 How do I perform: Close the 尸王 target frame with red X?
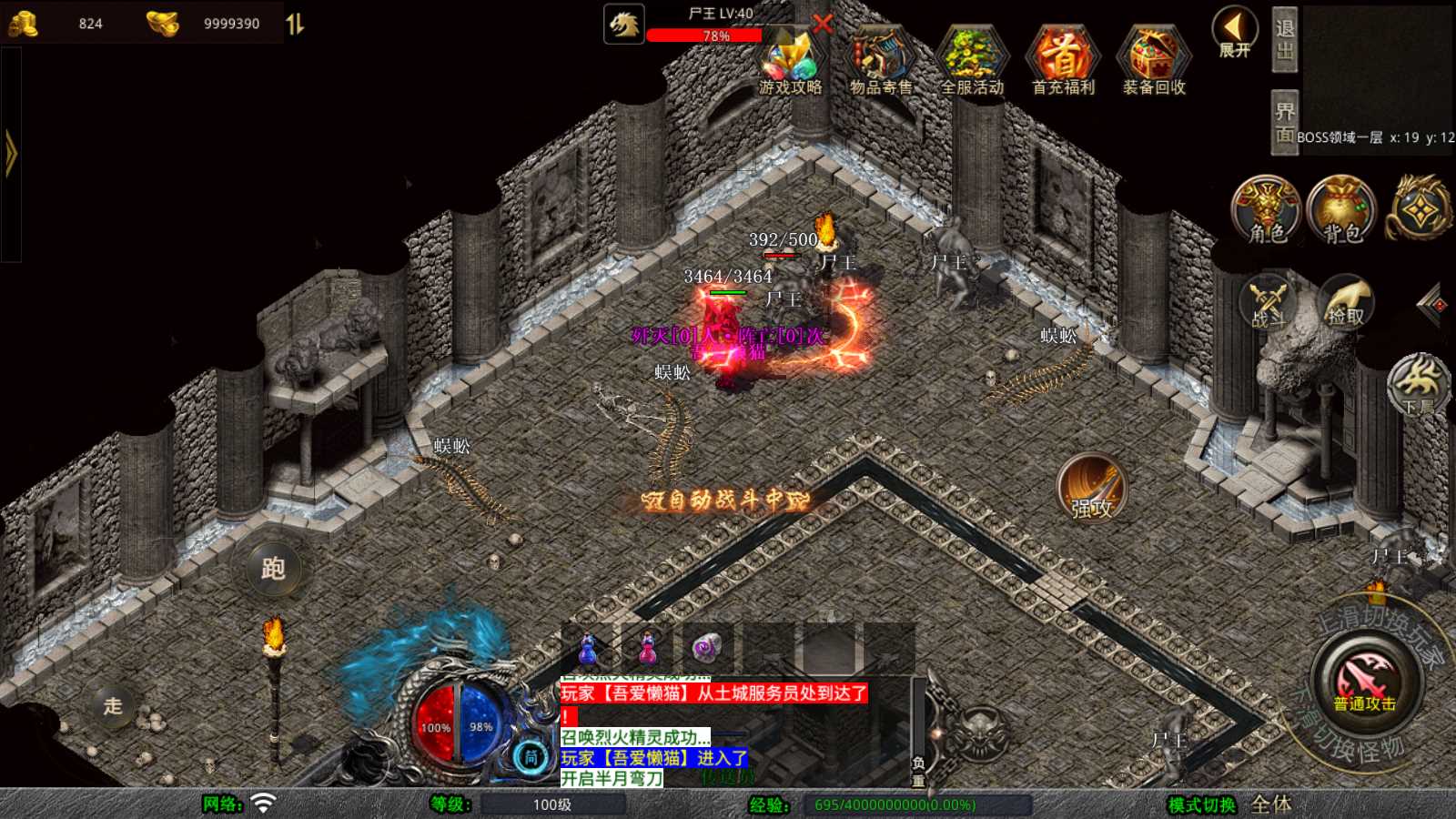click(823, 24)
